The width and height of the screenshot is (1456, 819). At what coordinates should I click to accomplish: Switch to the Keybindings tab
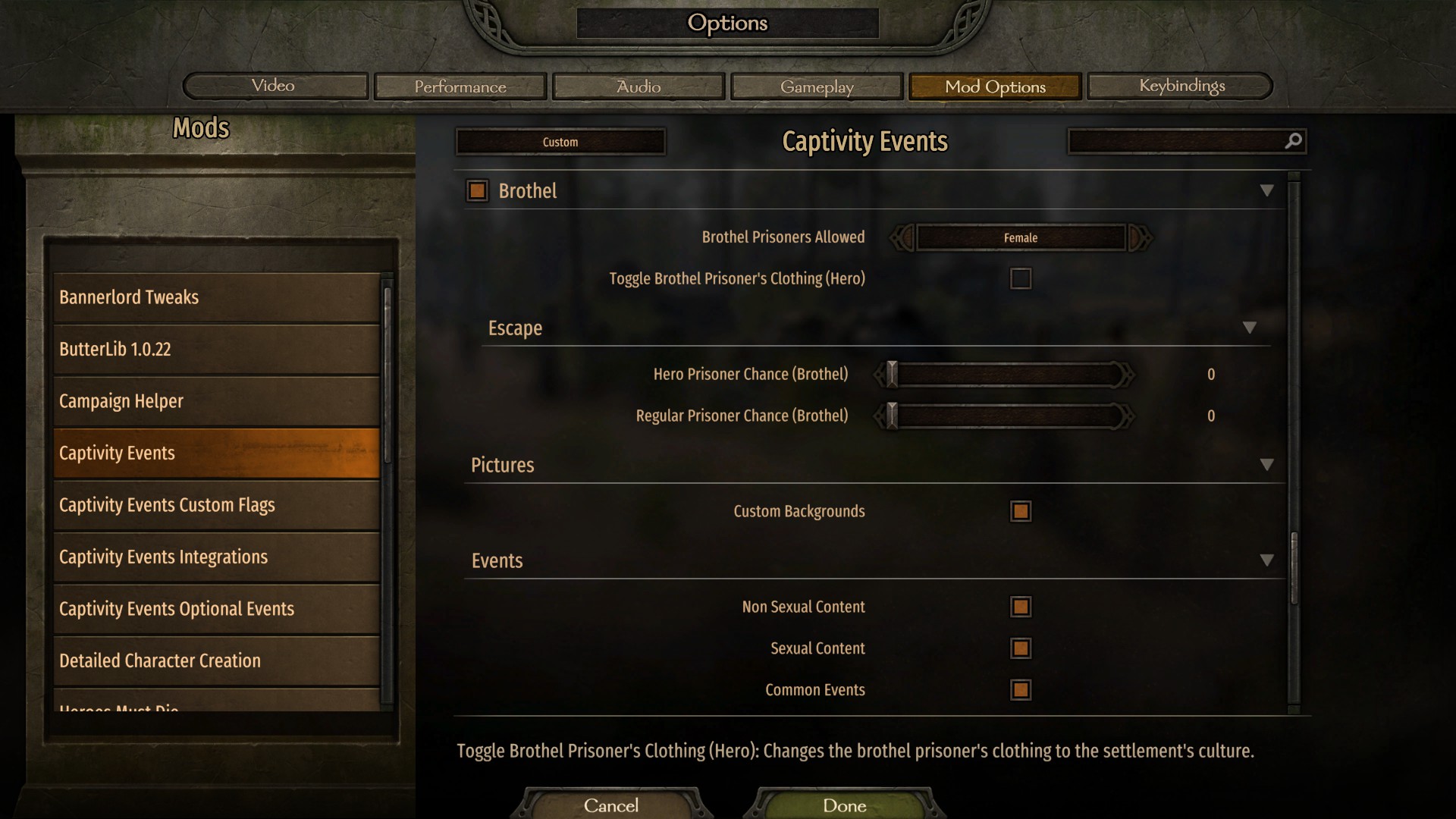[x=1180, y=86]
